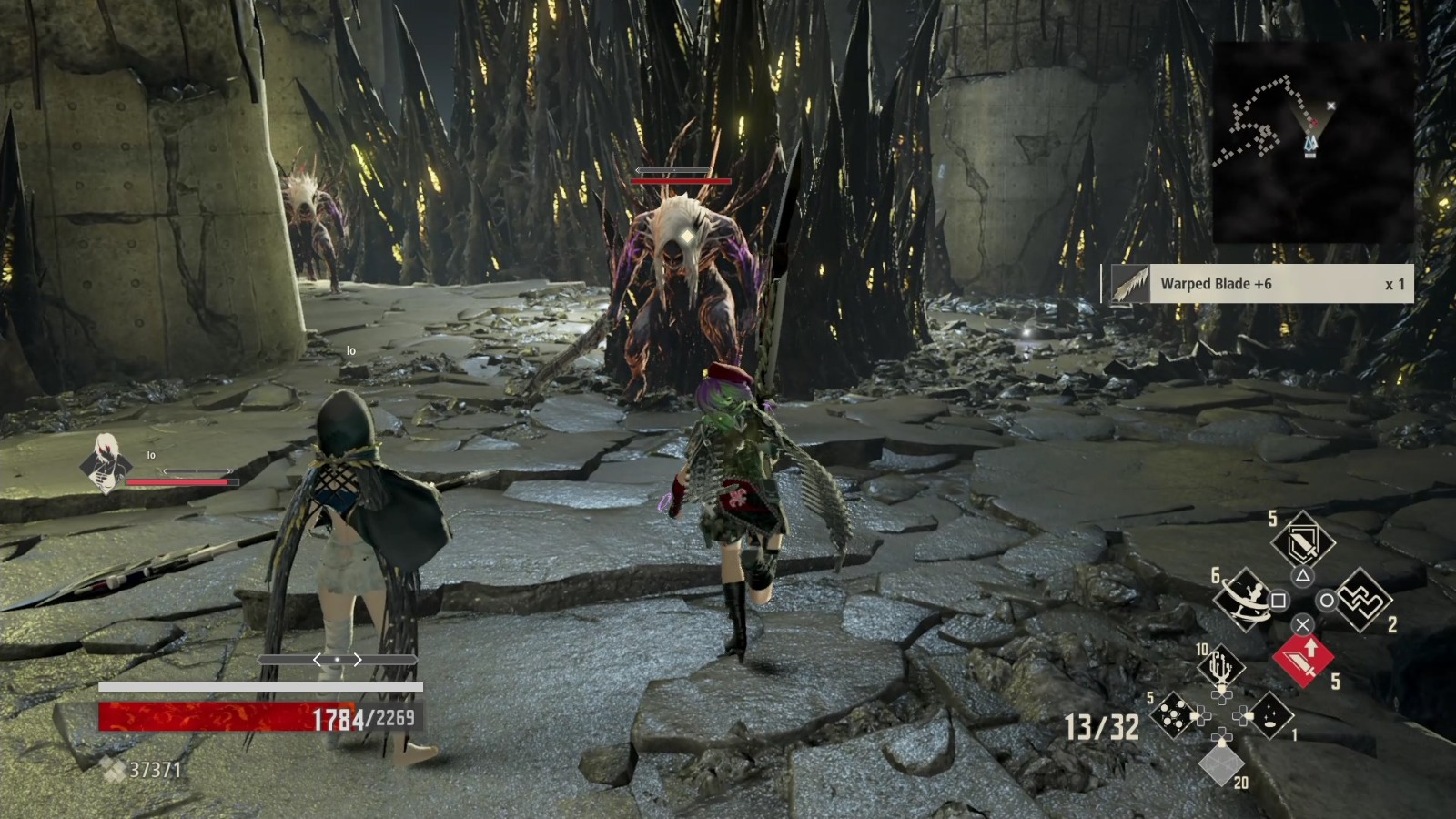The height and width of the screenshot is (819, 1456).
Task: Click the boss health bar above the enemy
Action: click(681, 181)
